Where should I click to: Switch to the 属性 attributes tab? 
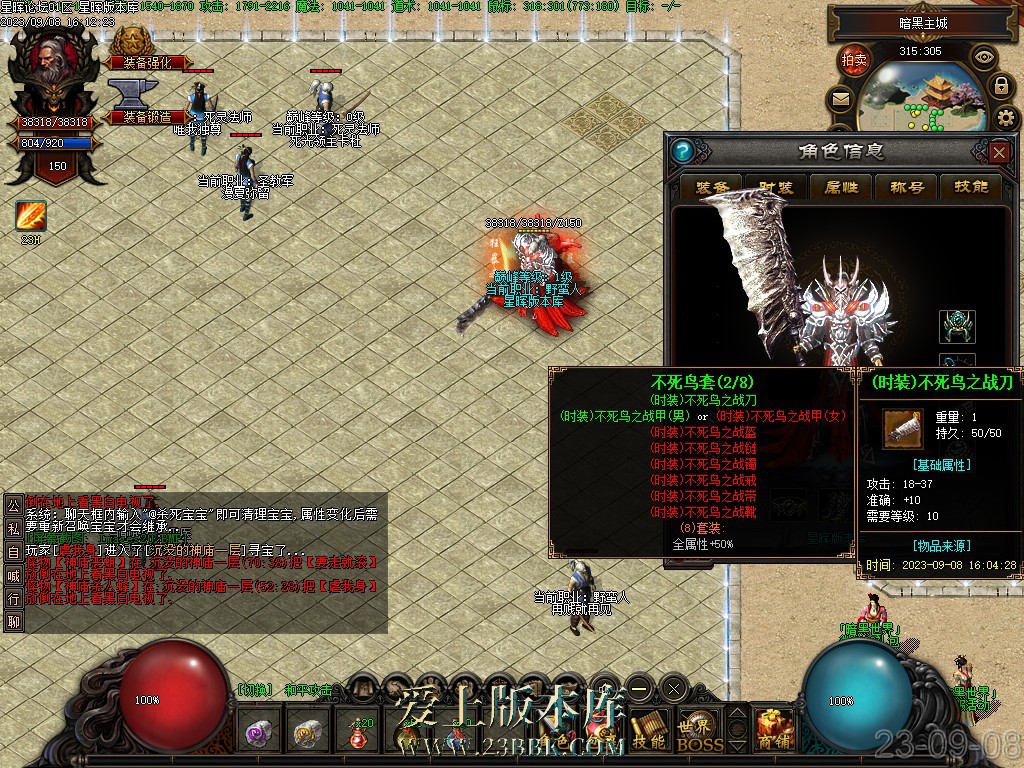(839, 187)
